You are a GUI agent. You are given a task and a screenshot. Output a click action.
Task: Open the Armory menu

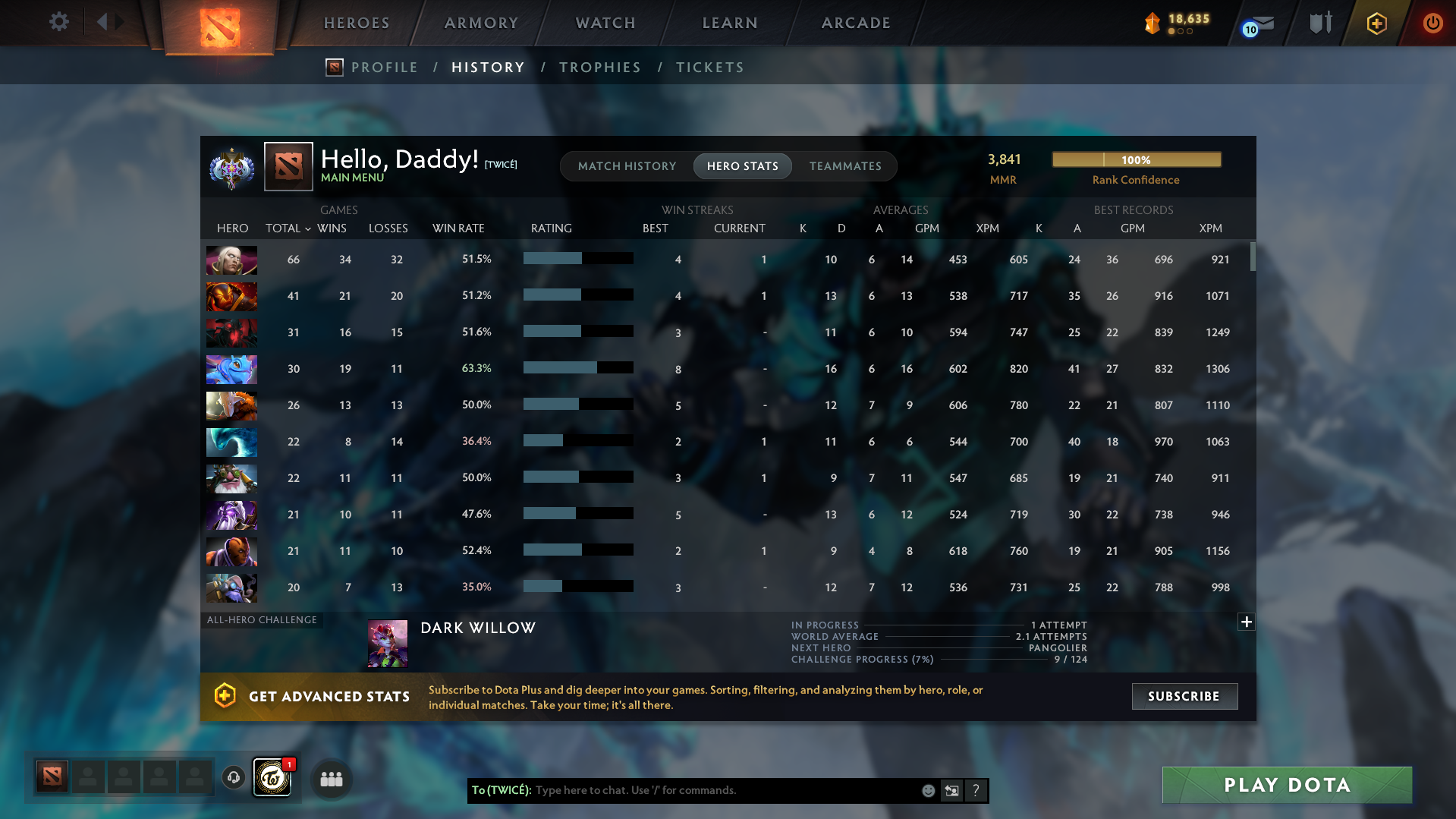coord(481,23)
